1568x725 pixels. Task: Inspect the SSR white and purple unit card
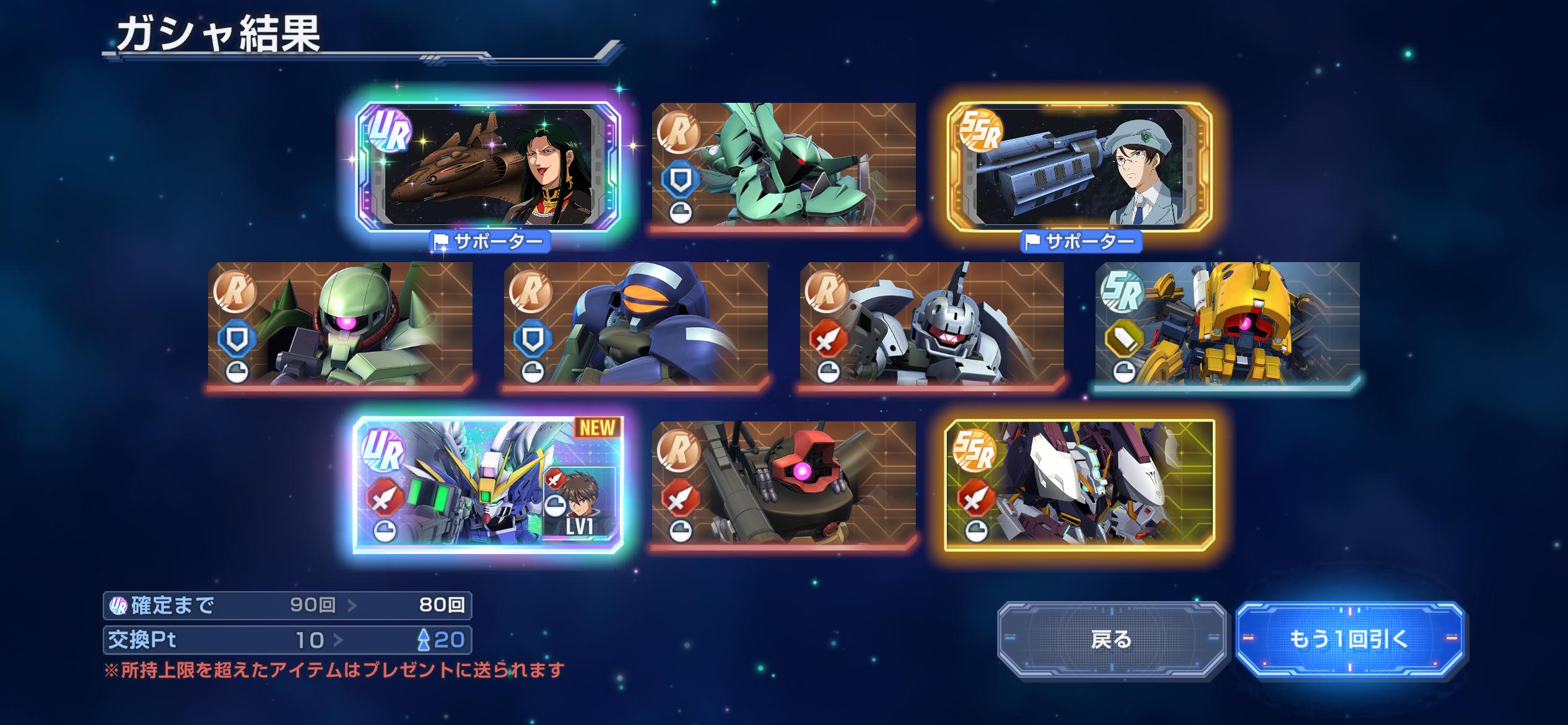[x=1079, y=485]
